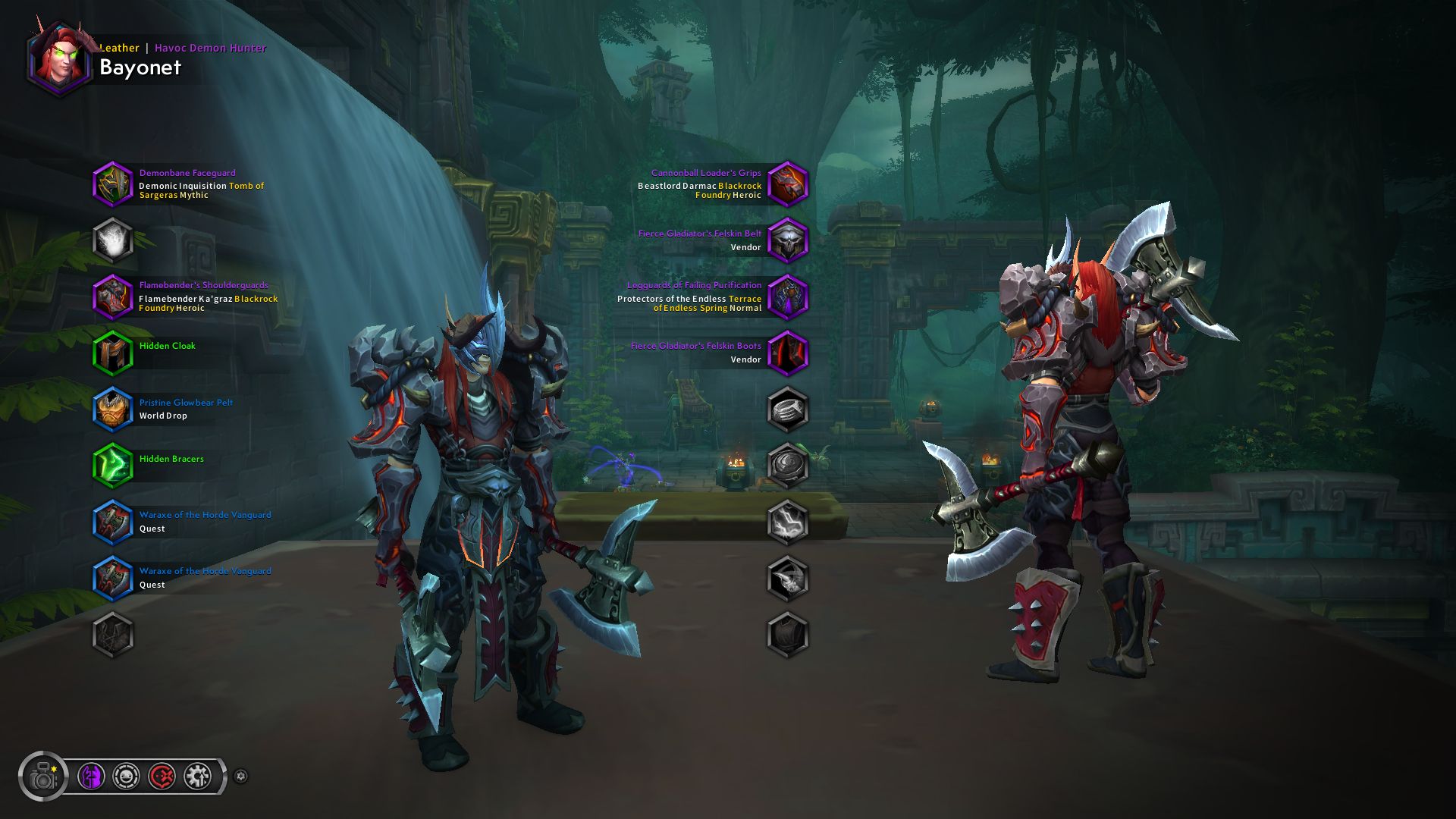This screenshot has height=819, width=1456.
Task: Toggle the smiling emote face icon
Action: coord(127,777)
